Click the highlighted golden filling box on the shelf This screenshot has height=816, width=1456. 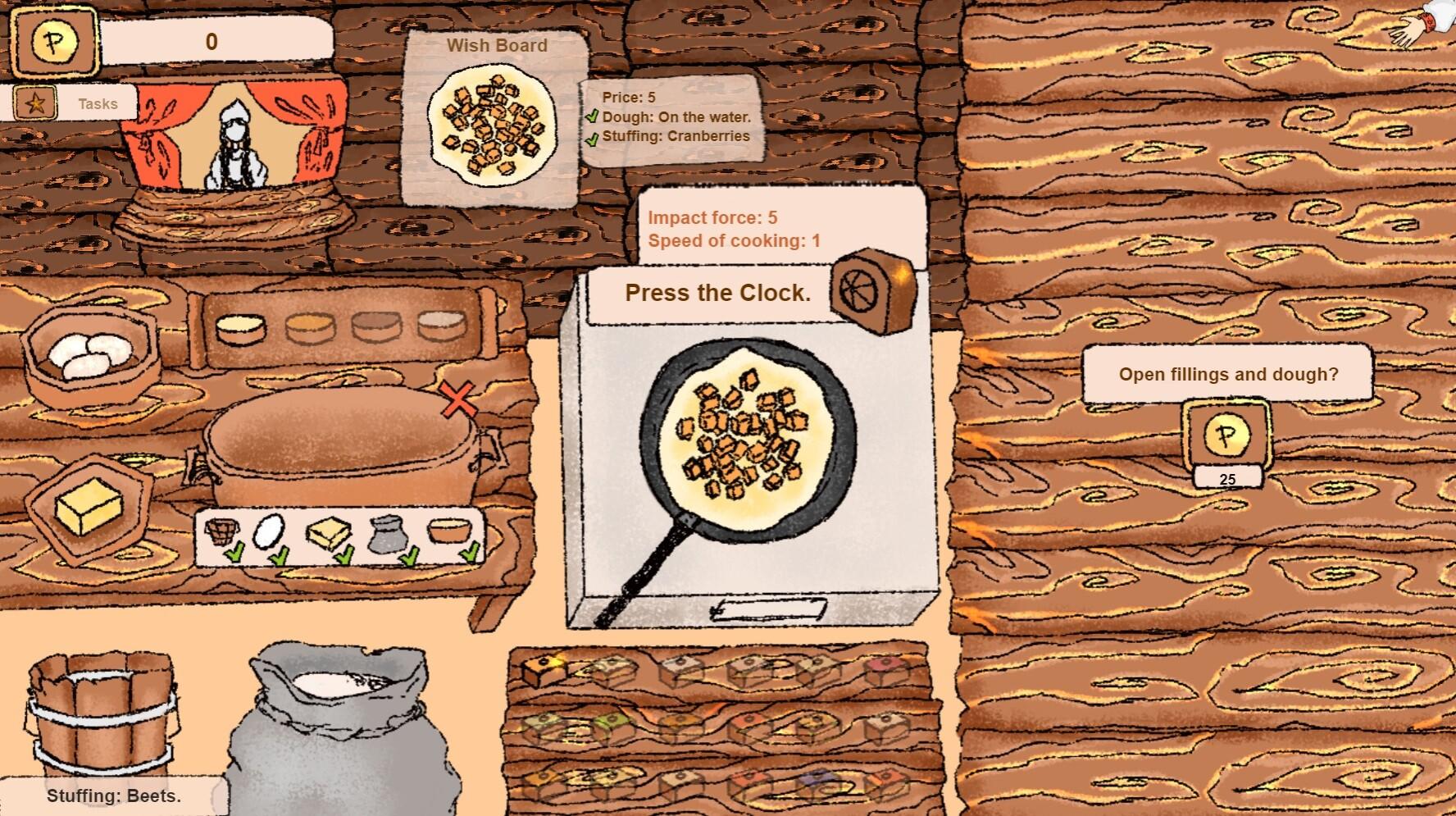pyautogui.click(x=544, y=670)
